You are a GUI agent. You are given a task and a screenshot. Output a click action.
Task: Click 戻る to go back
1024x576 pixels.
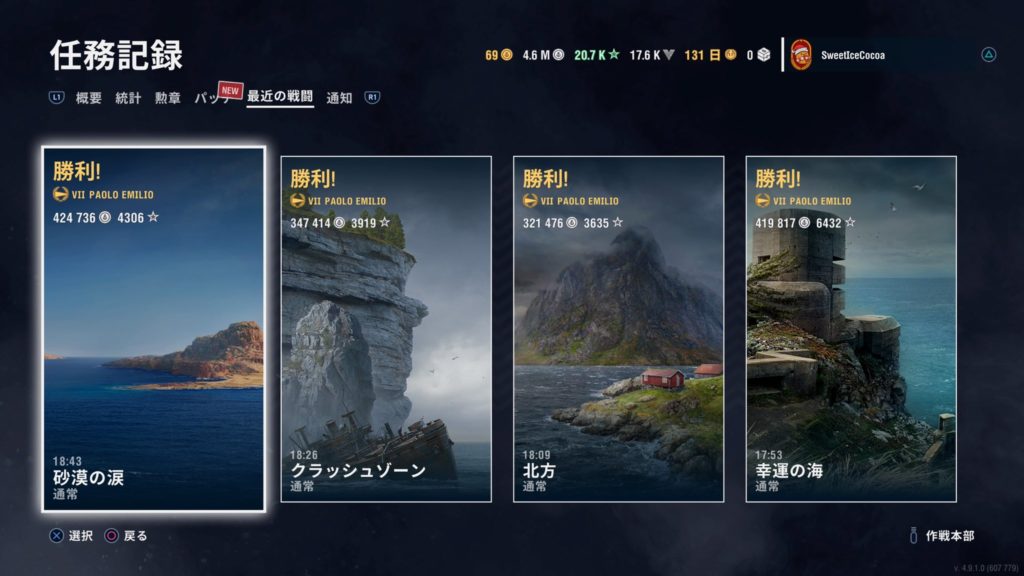pos(127,536)
